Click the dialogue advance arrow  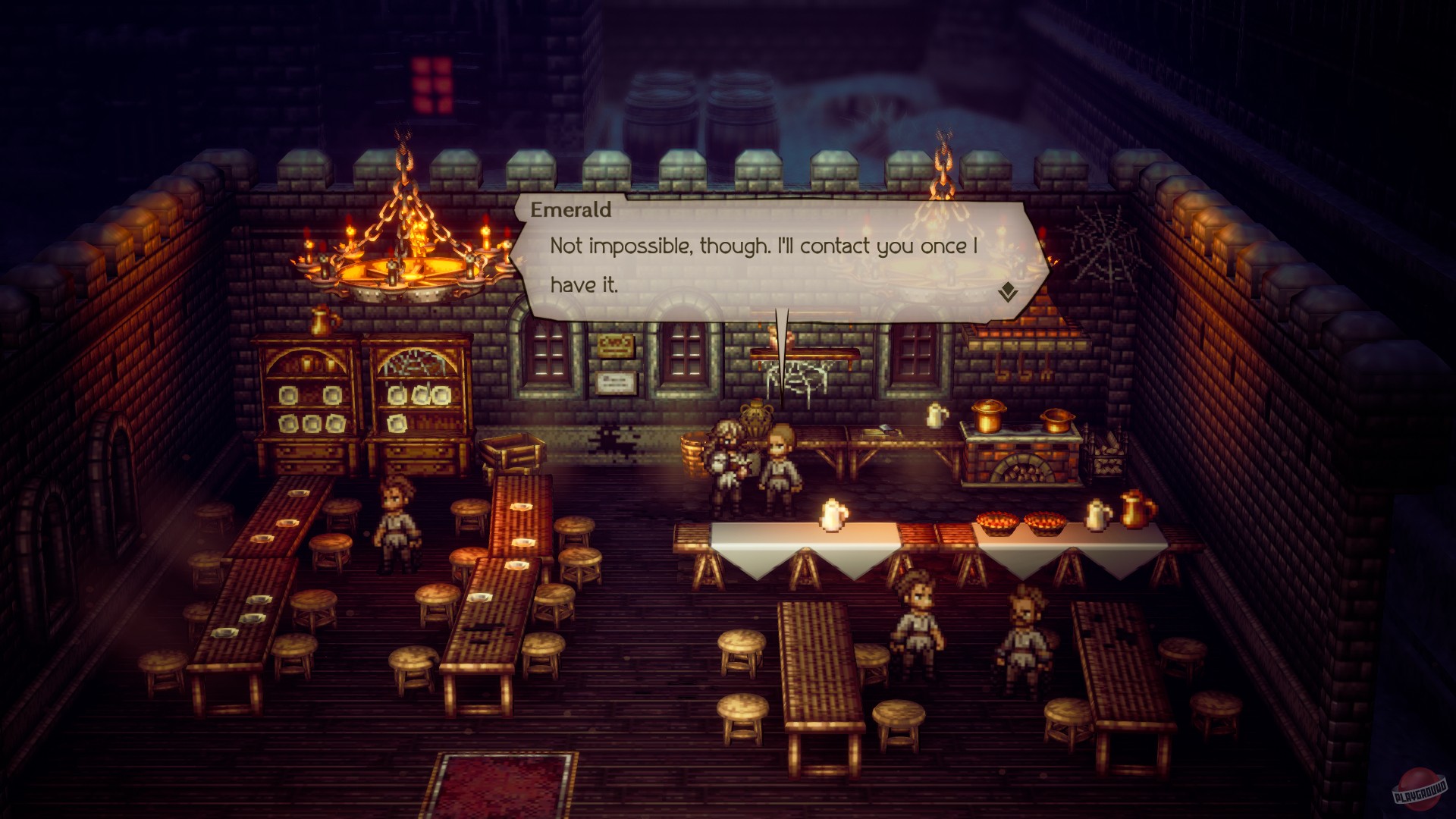coord(1009,292)
